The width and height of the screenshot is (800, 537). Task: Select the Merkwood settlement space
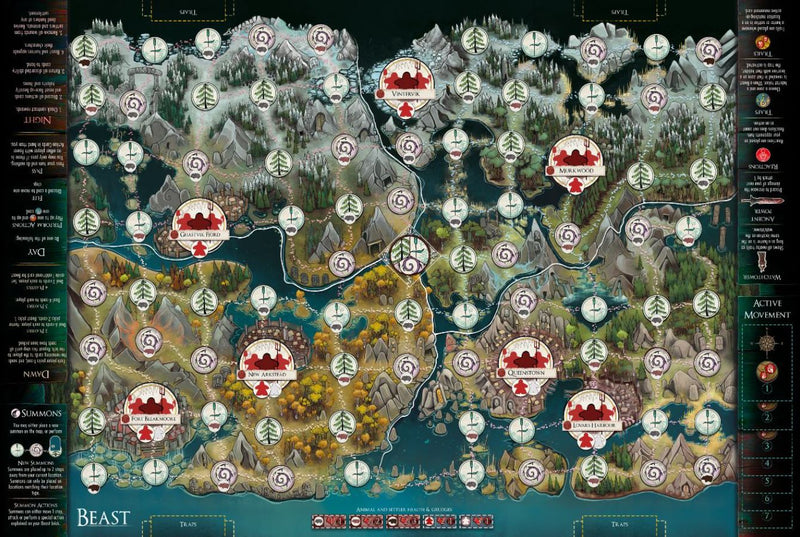[573, 157]
